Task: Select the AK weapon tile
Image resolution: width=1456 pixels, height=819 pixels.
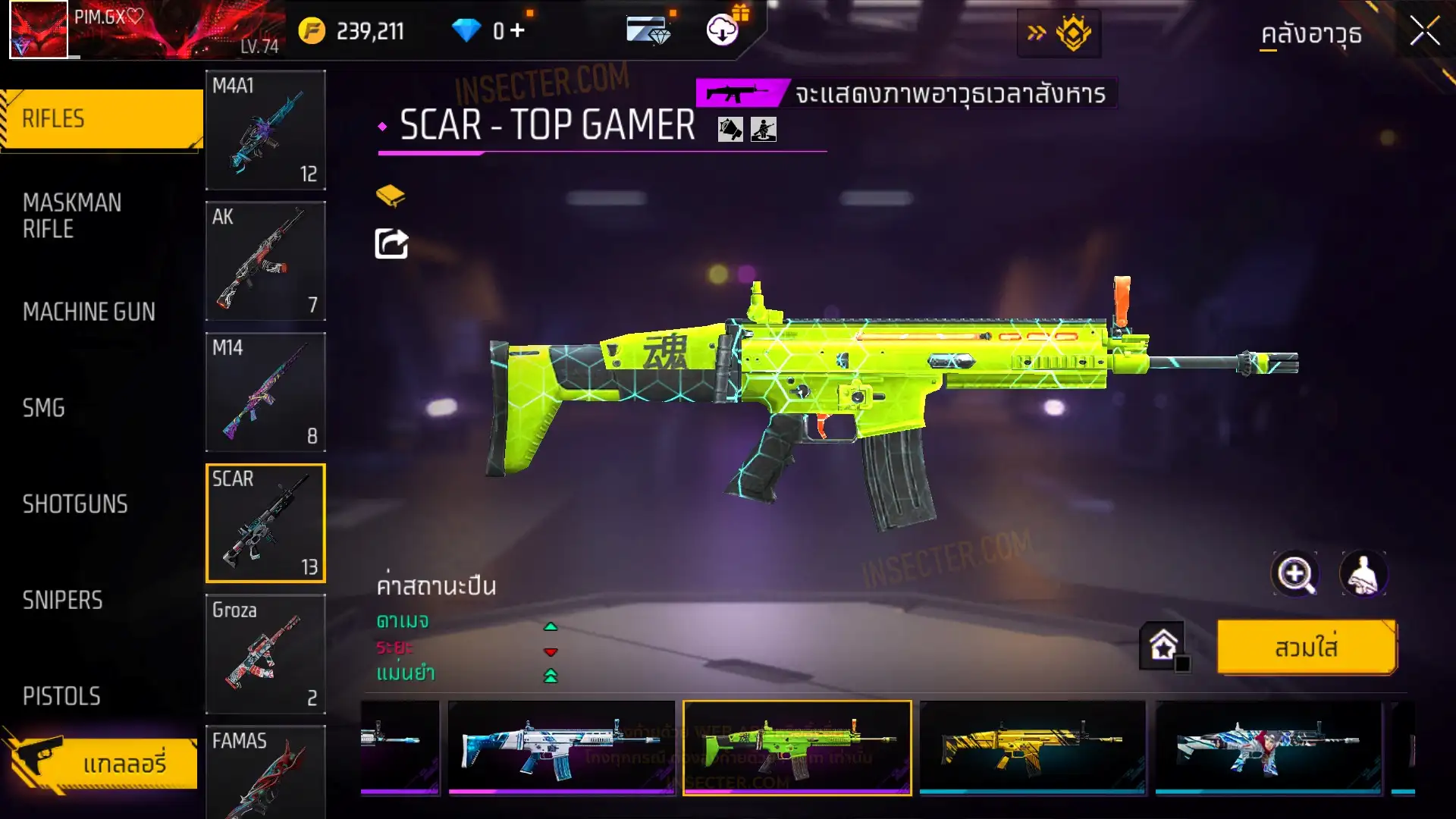Action: point(265,261)
